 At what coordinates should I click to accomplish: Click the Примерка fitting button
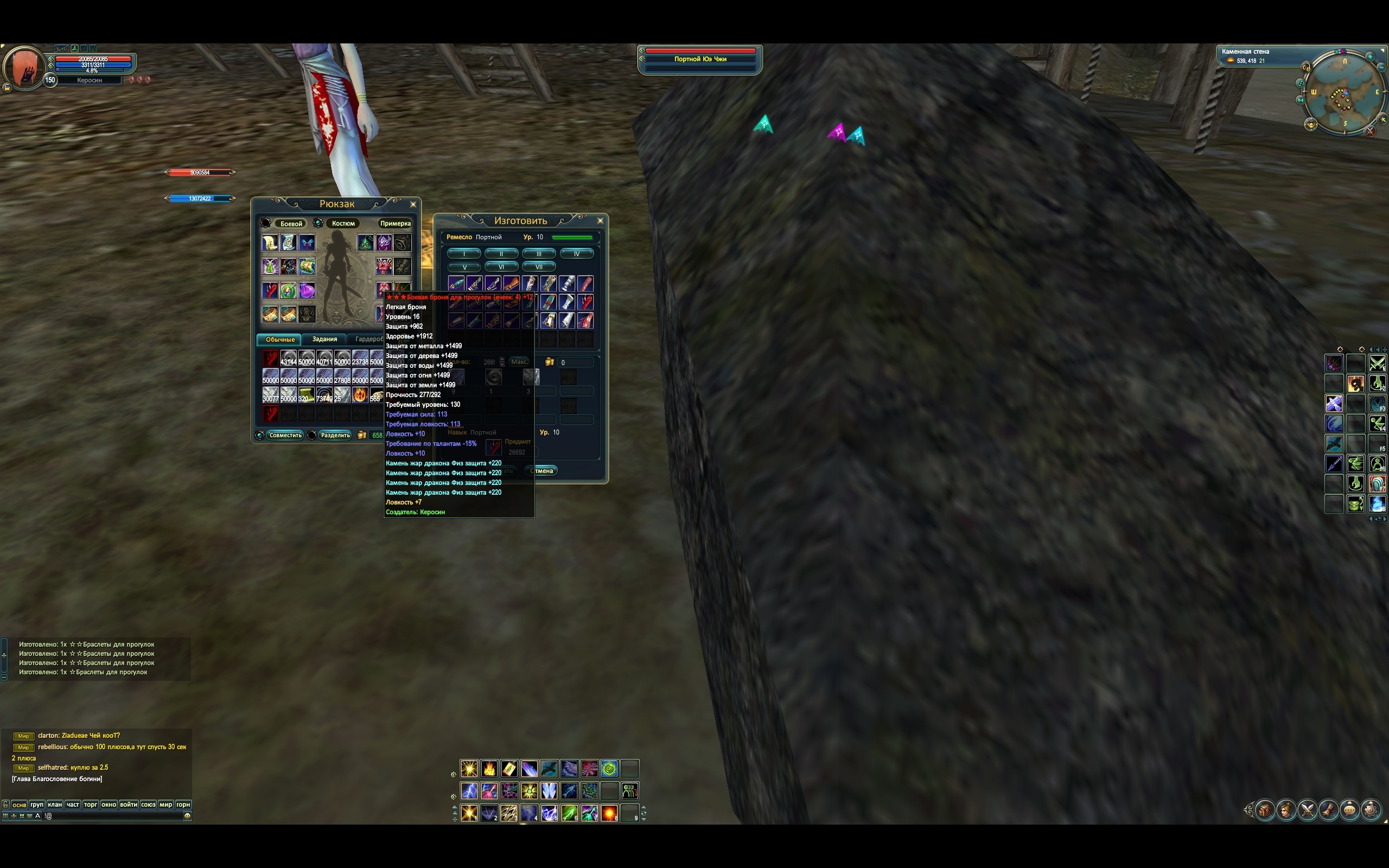(395, 224)
